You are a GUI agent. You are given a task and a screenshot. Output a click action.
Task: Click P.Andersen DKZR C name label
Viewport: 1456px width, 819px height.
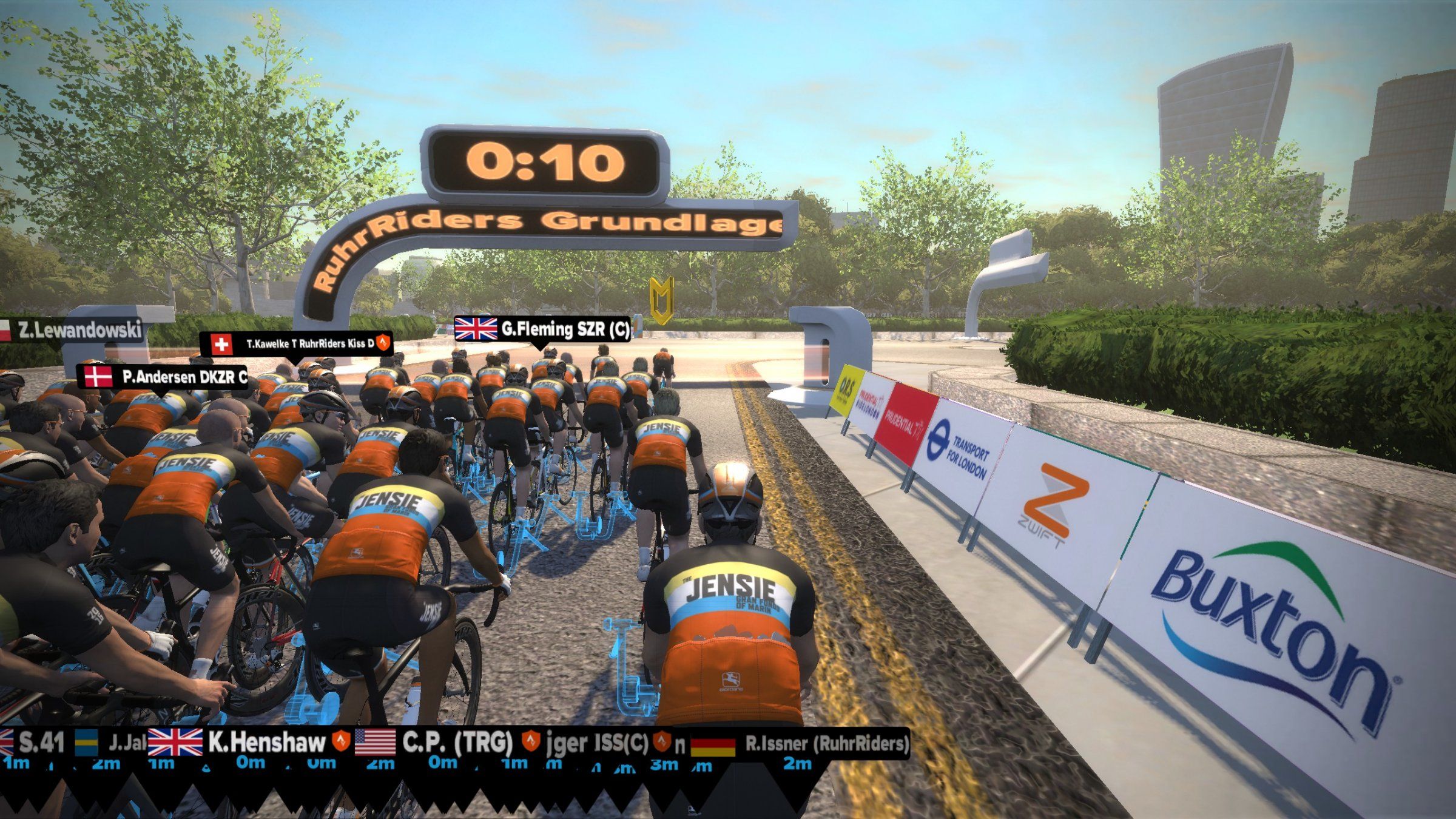[x=164, y=377]
